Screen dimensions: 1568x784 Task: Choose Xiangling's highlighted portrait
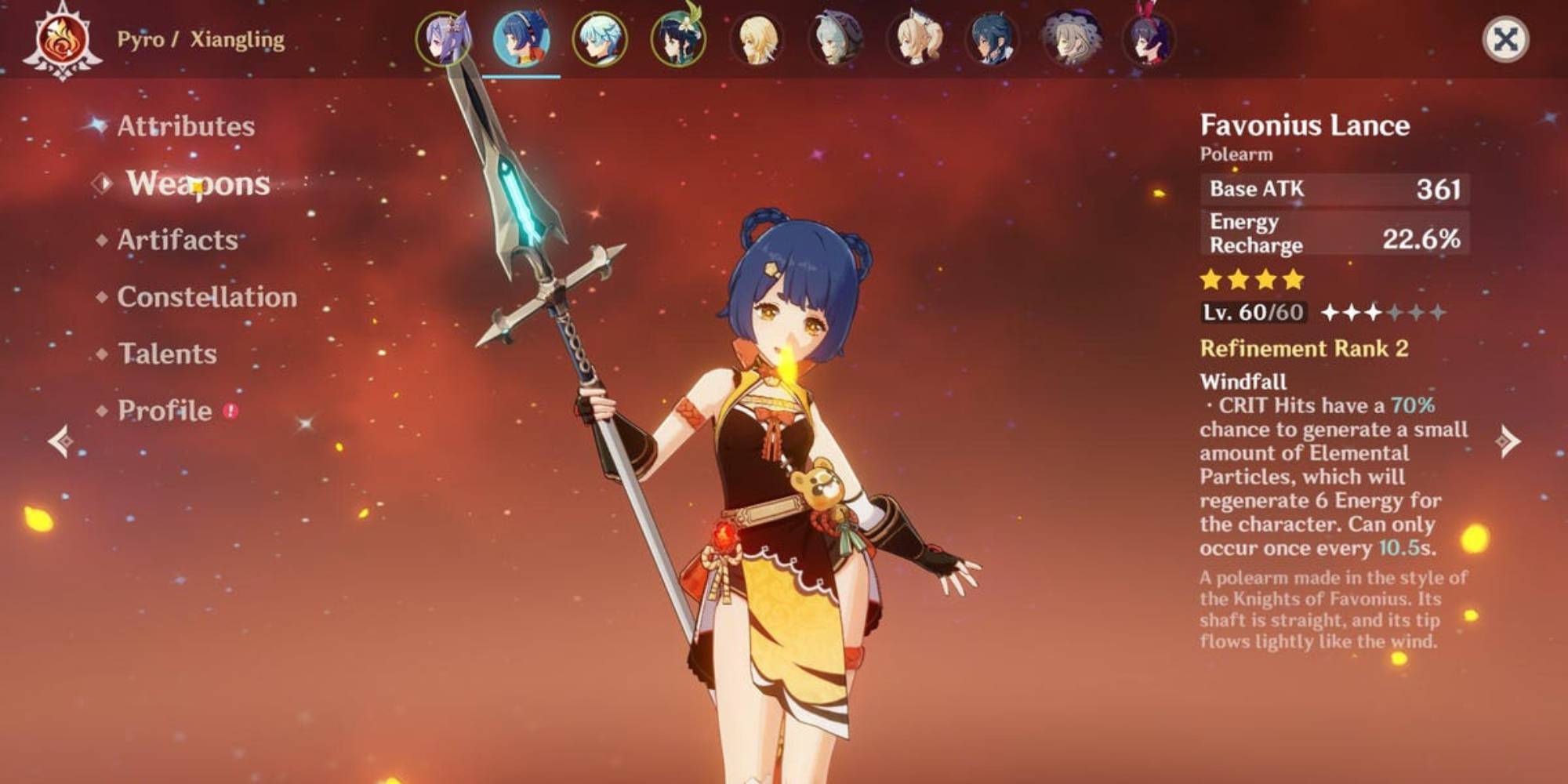521,38
